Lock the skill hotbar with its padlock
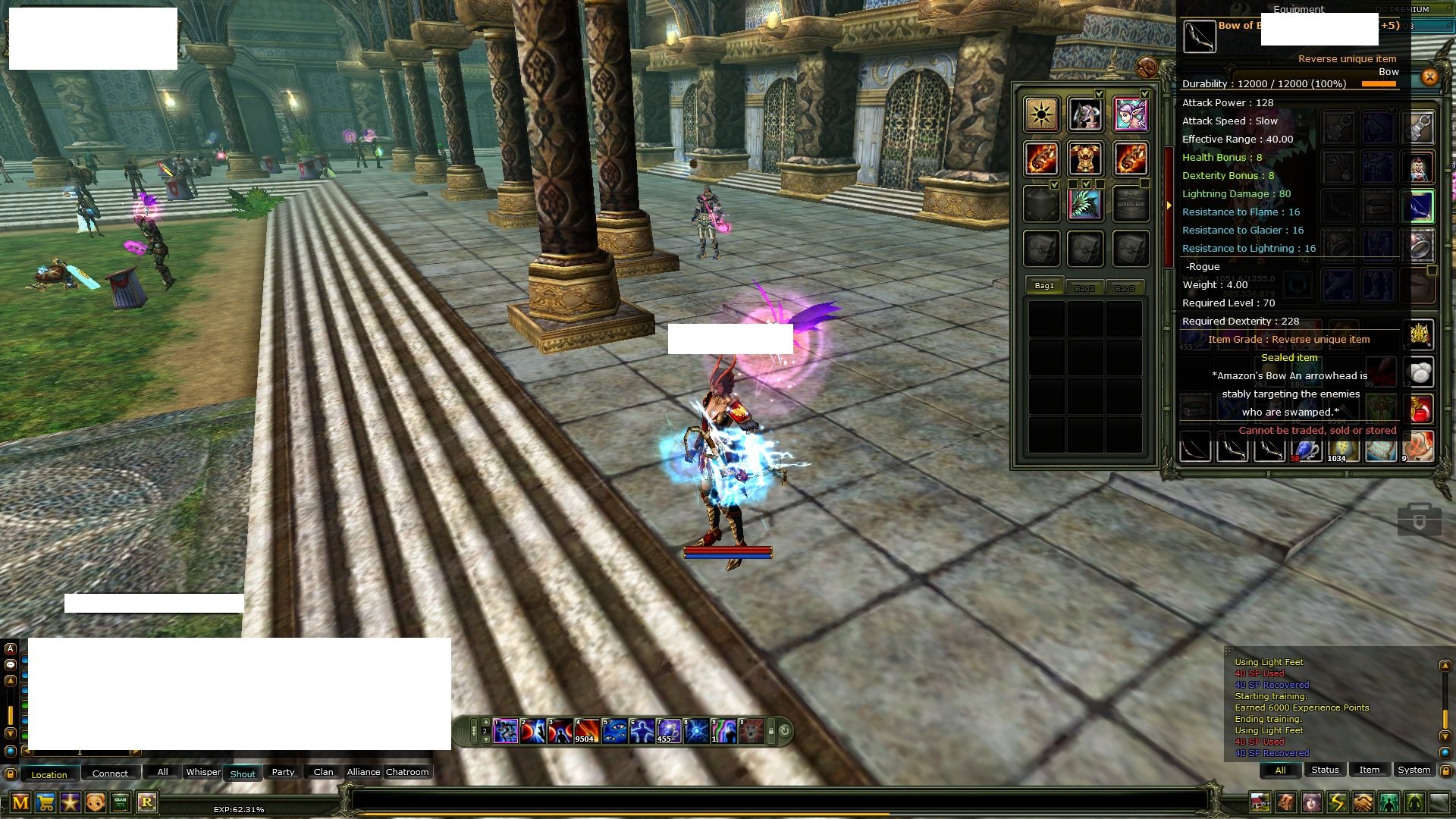The height and width of the screenshot is (819, 1456). click(770, 731)
